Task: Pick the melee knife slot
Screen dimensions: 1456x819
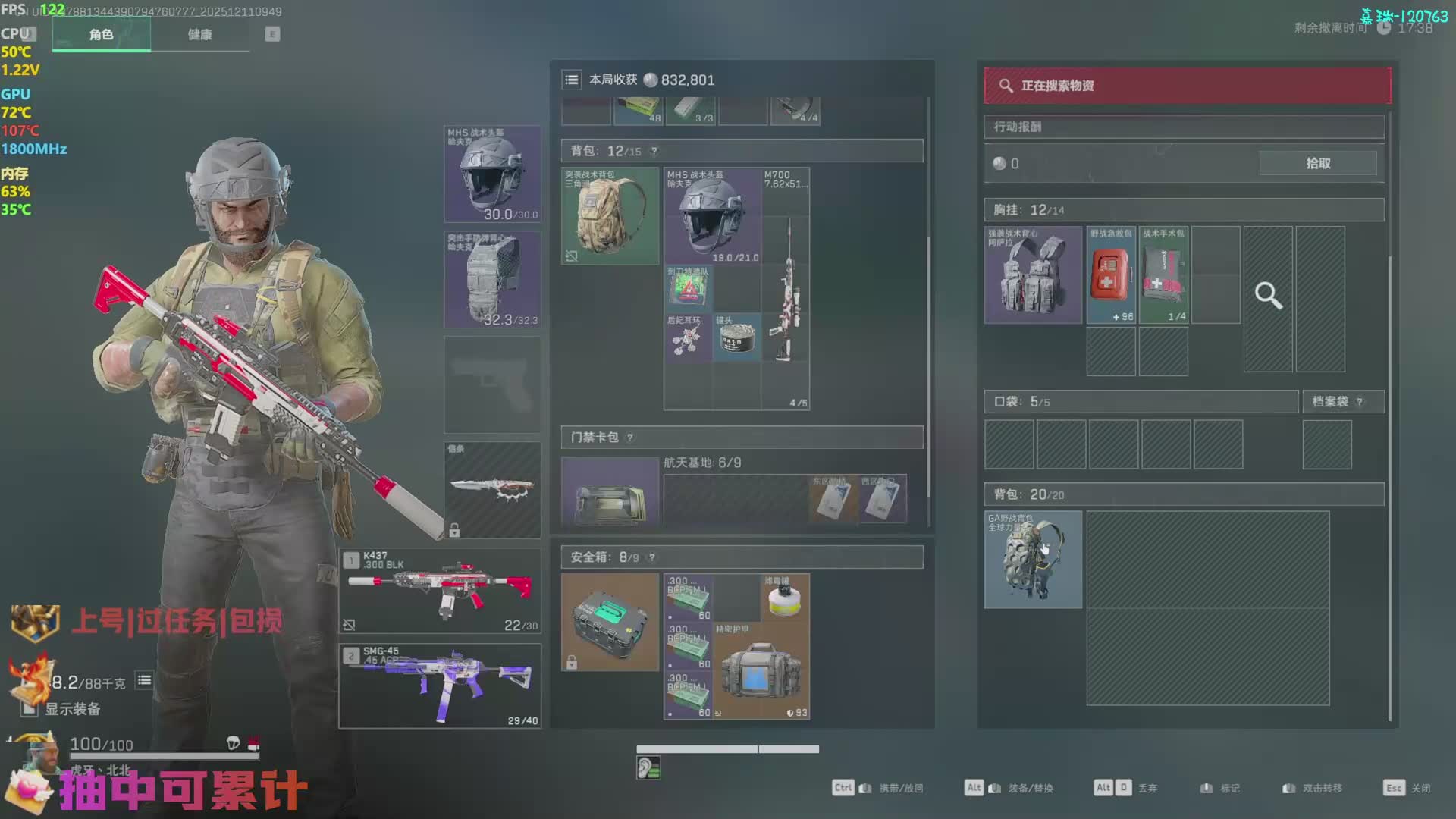Action: point(492,490)
